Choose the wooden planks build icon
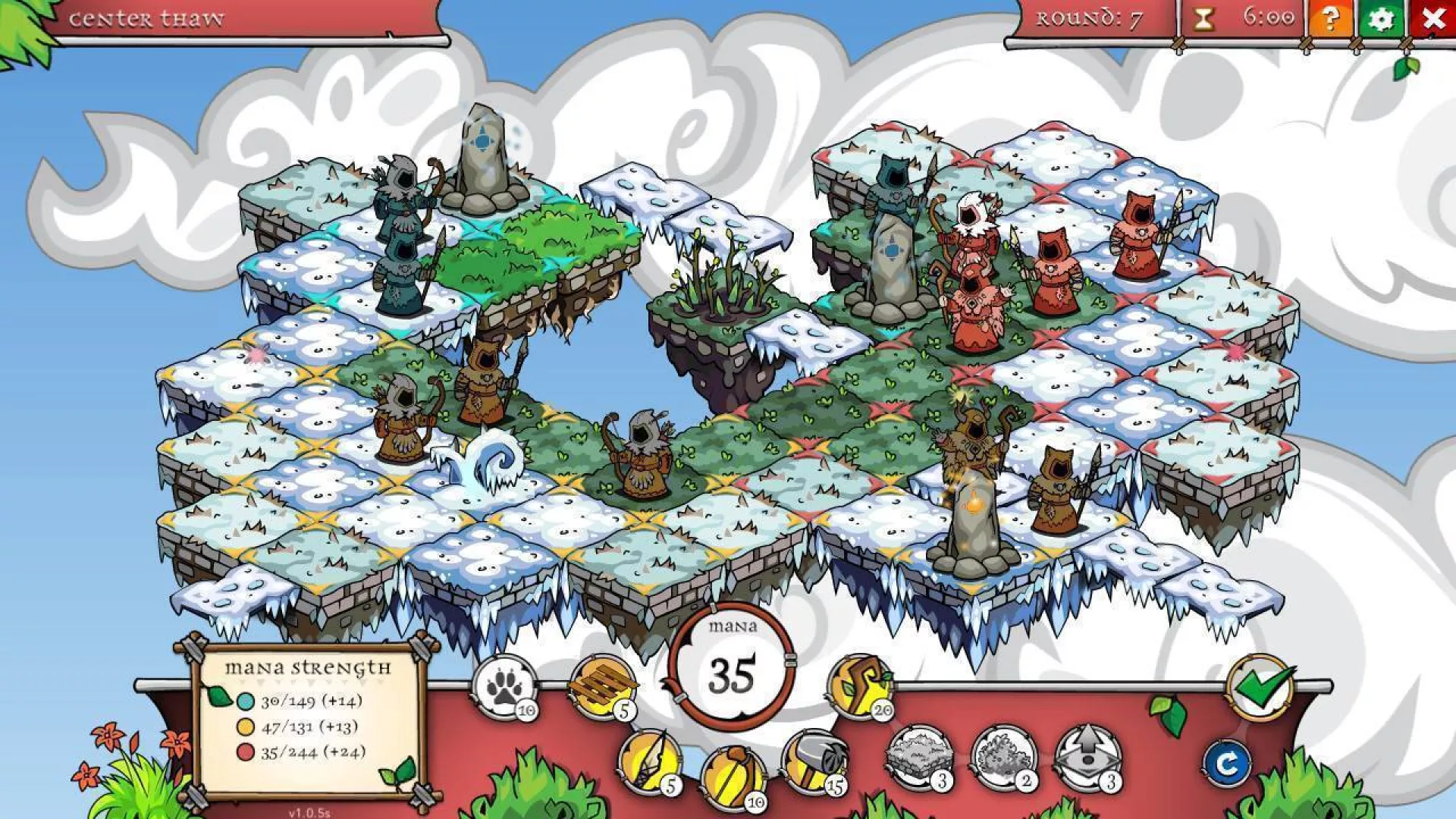 (x=601, y=686)
